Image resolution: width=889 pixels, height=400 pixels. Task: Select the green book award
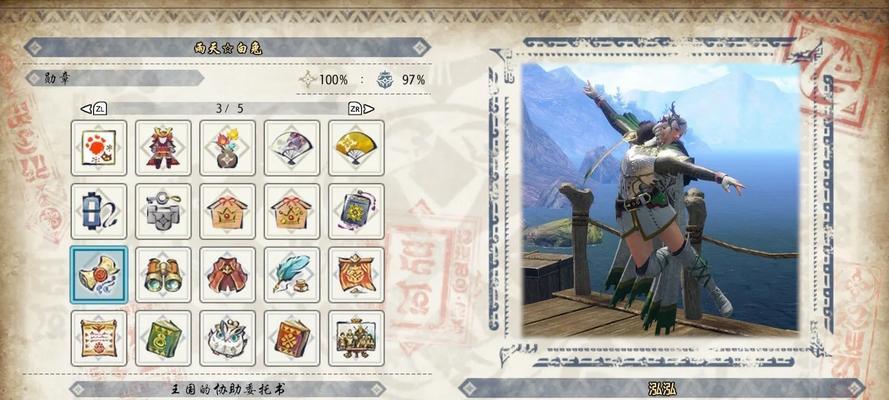(163, 338)
